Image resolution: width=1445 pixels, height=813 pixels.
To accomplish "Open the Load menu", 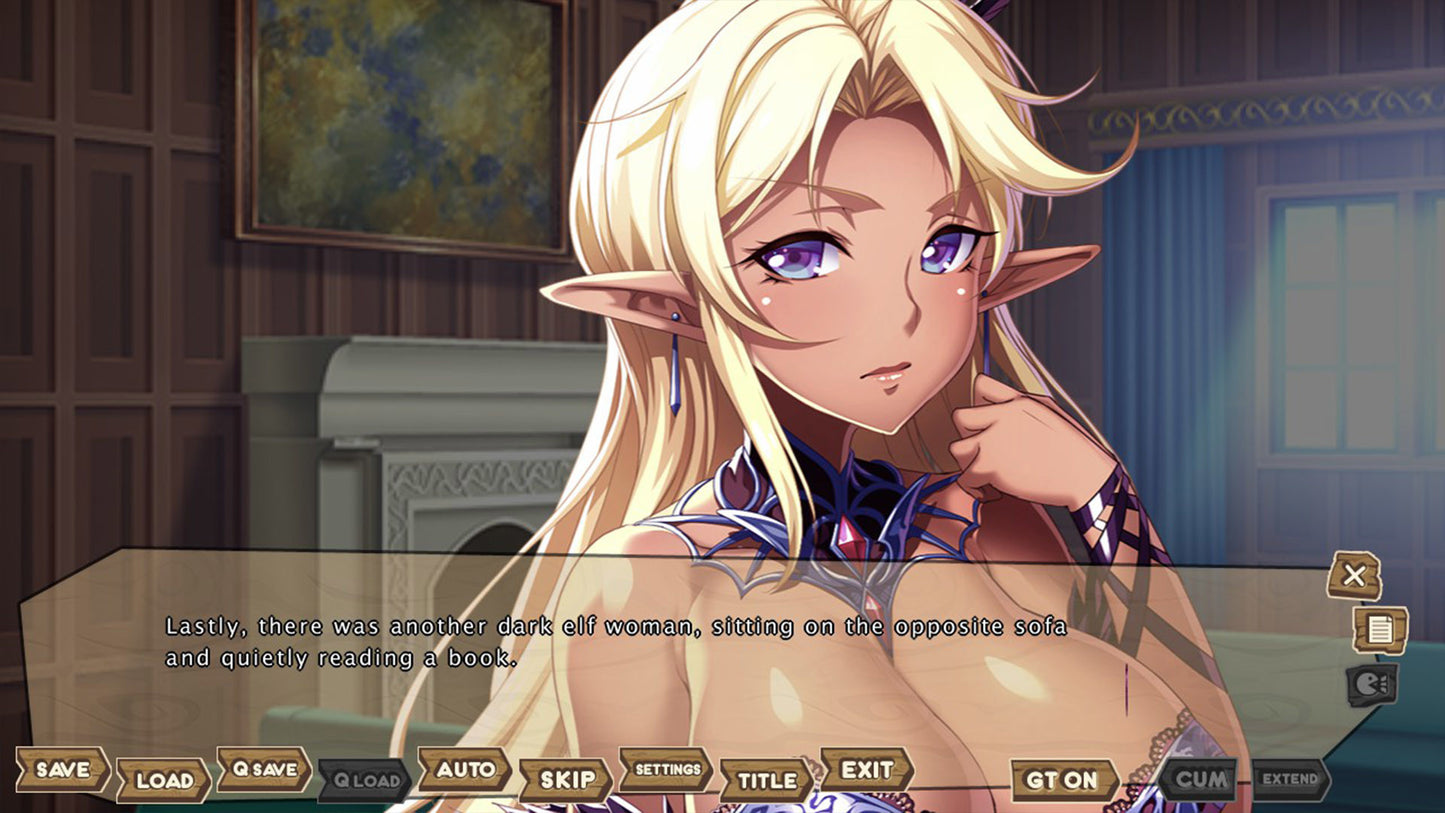I will 163,780.
